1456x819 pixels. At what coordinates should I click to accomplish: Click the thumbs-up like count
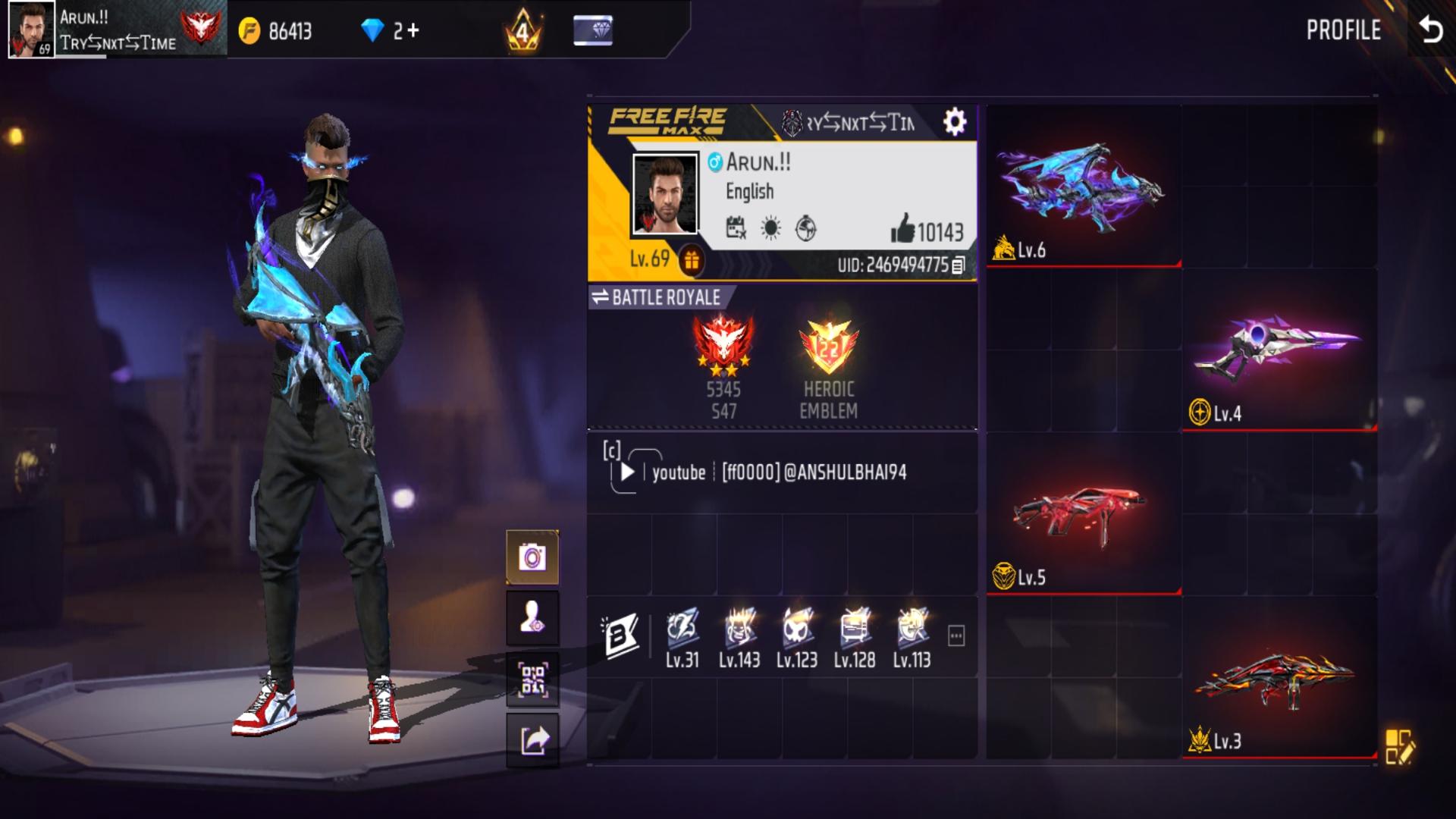pos(927,230)
